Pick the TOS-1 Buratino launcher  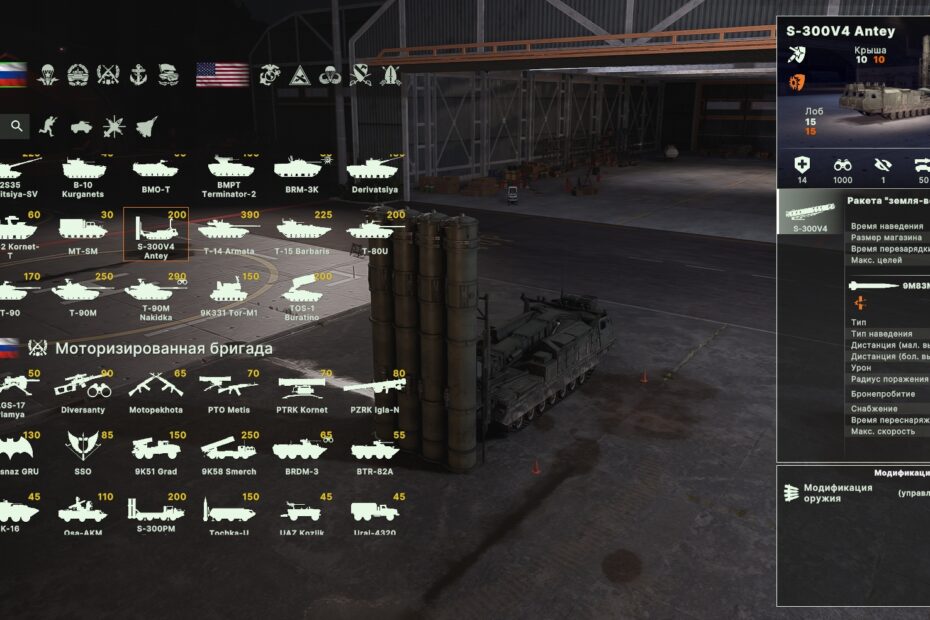pyautogui.click(x=302, y=294)
